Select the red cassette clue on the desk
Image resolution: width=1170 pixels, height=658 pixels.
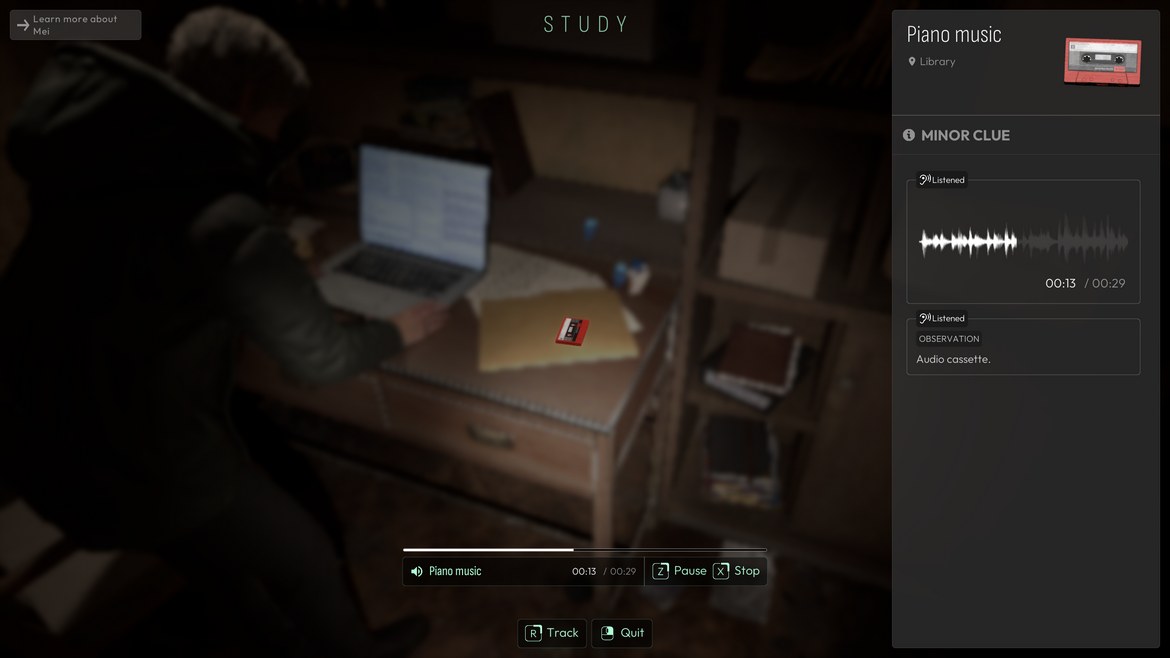[572, 331]
